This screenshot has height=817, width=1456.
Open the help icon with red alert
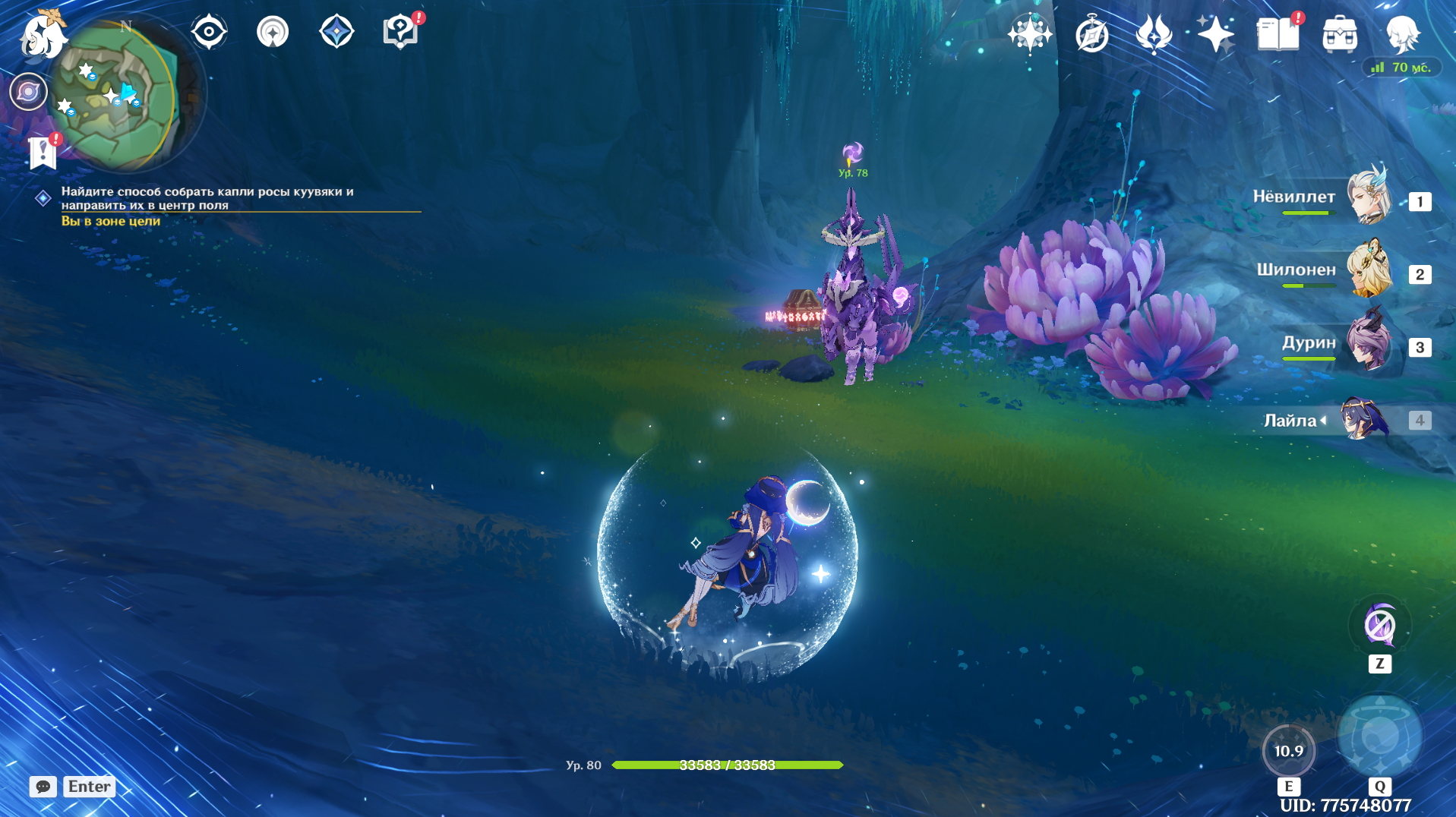tap(401, 33)
